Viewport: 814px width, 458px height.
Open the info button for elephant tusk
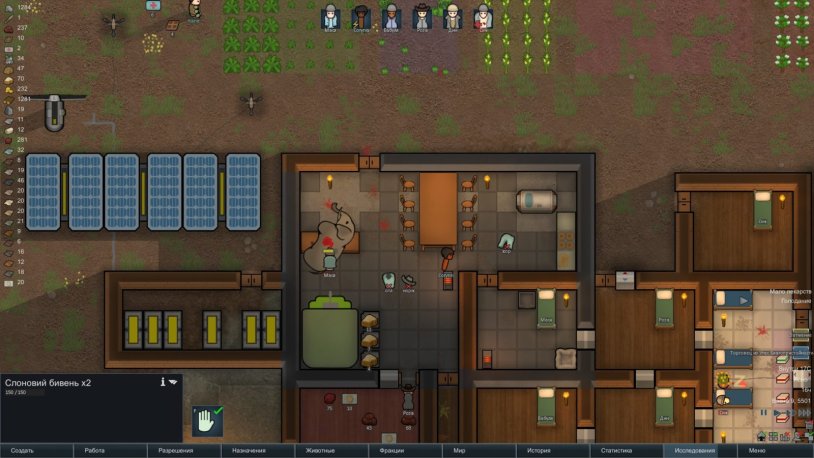(162, 382)
